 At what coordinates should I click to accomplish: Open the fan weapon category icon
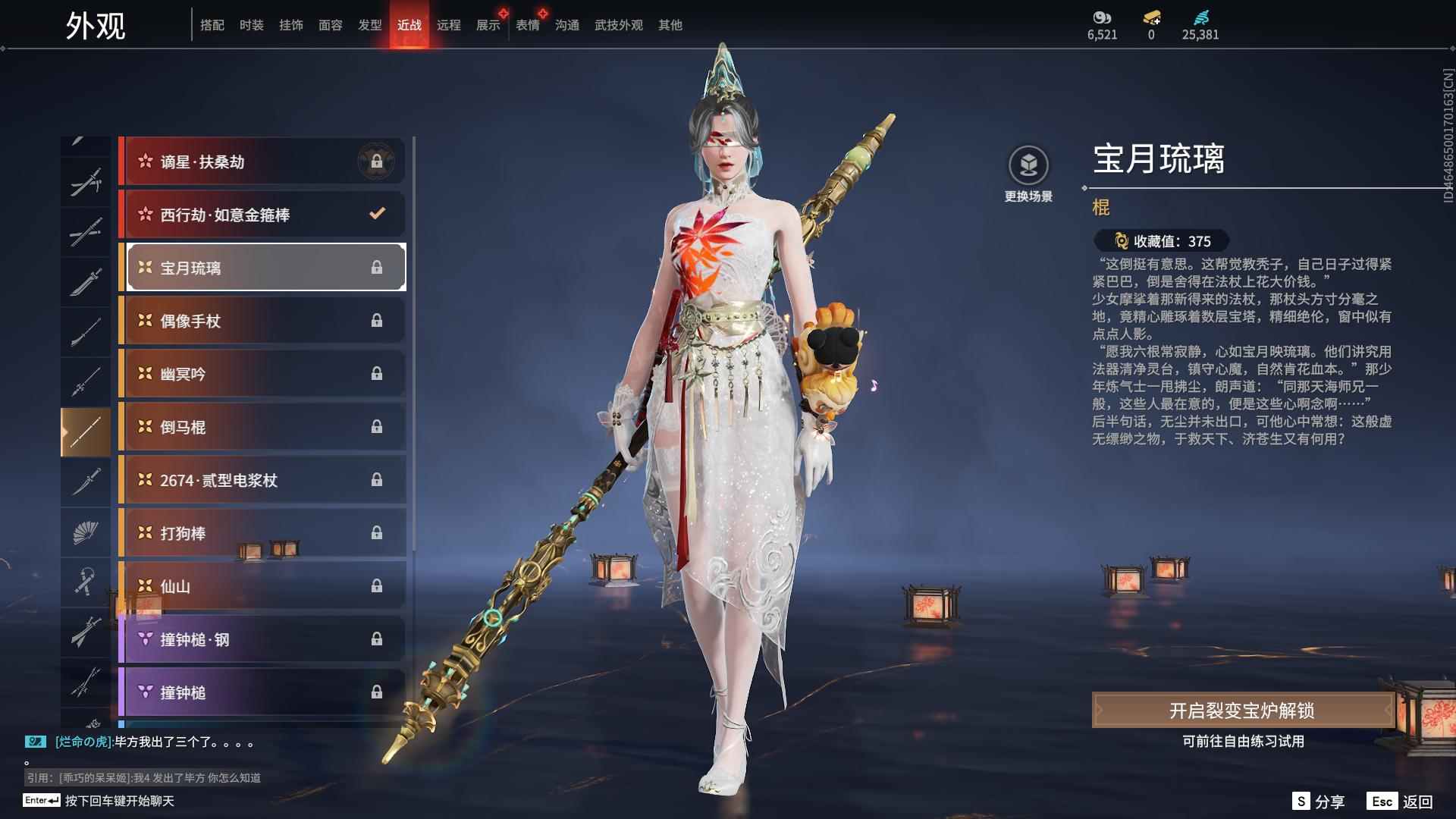(85, 532)
